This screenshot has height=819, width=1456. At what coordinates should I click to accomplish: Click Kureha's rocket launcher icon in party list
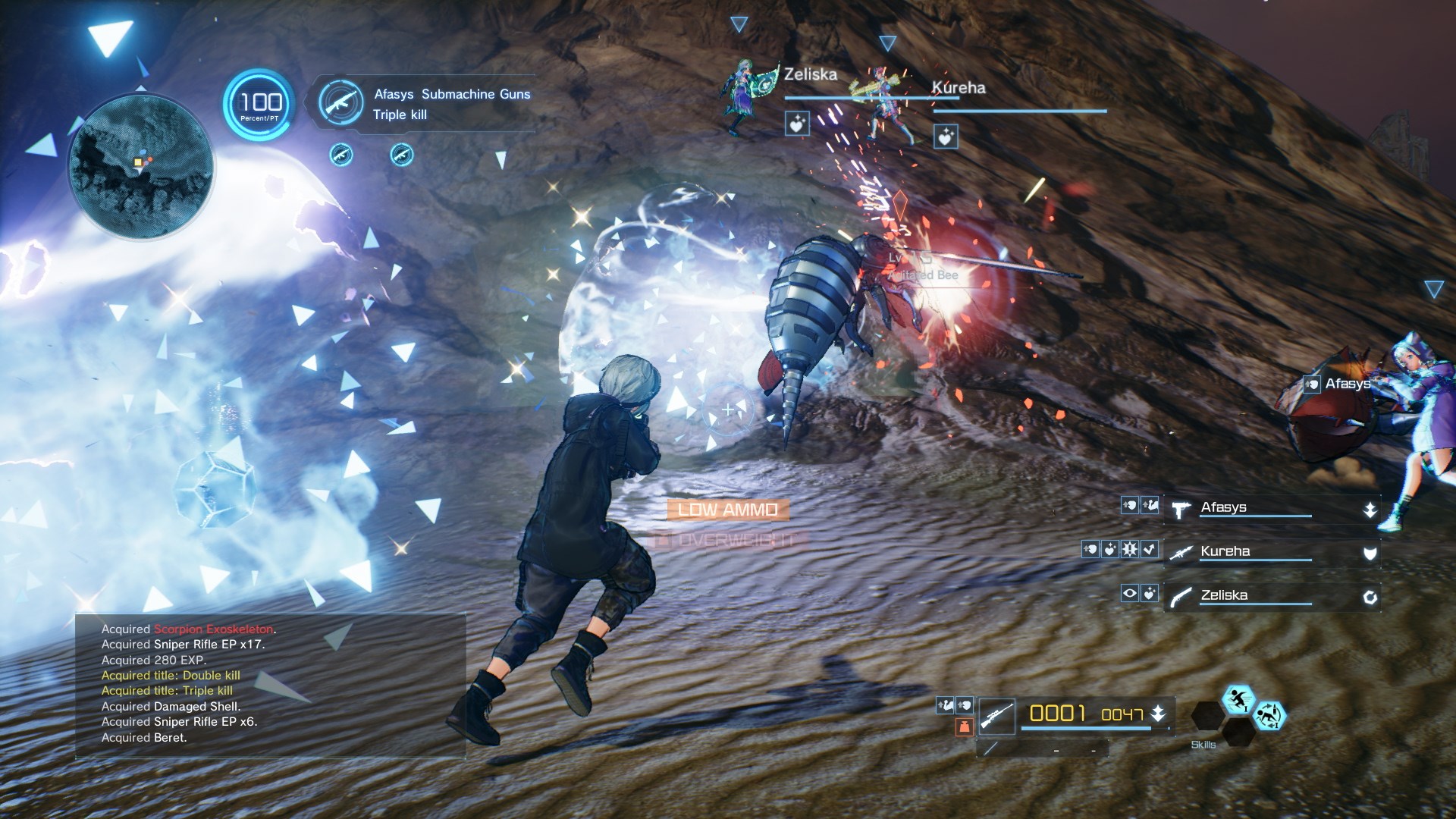coord(1180,554)
